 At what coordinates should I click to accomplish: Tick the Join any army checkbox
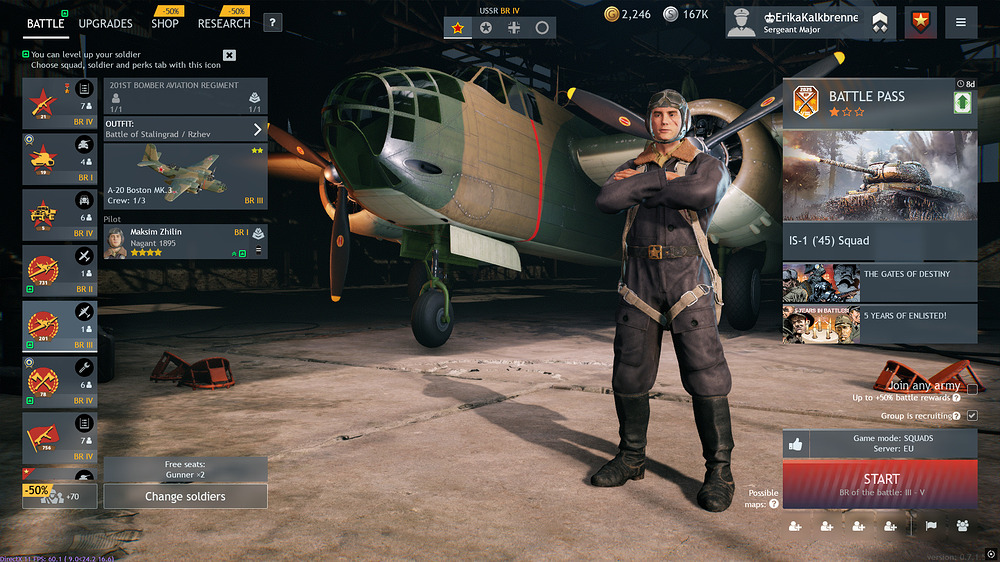(x=972, y=389)
